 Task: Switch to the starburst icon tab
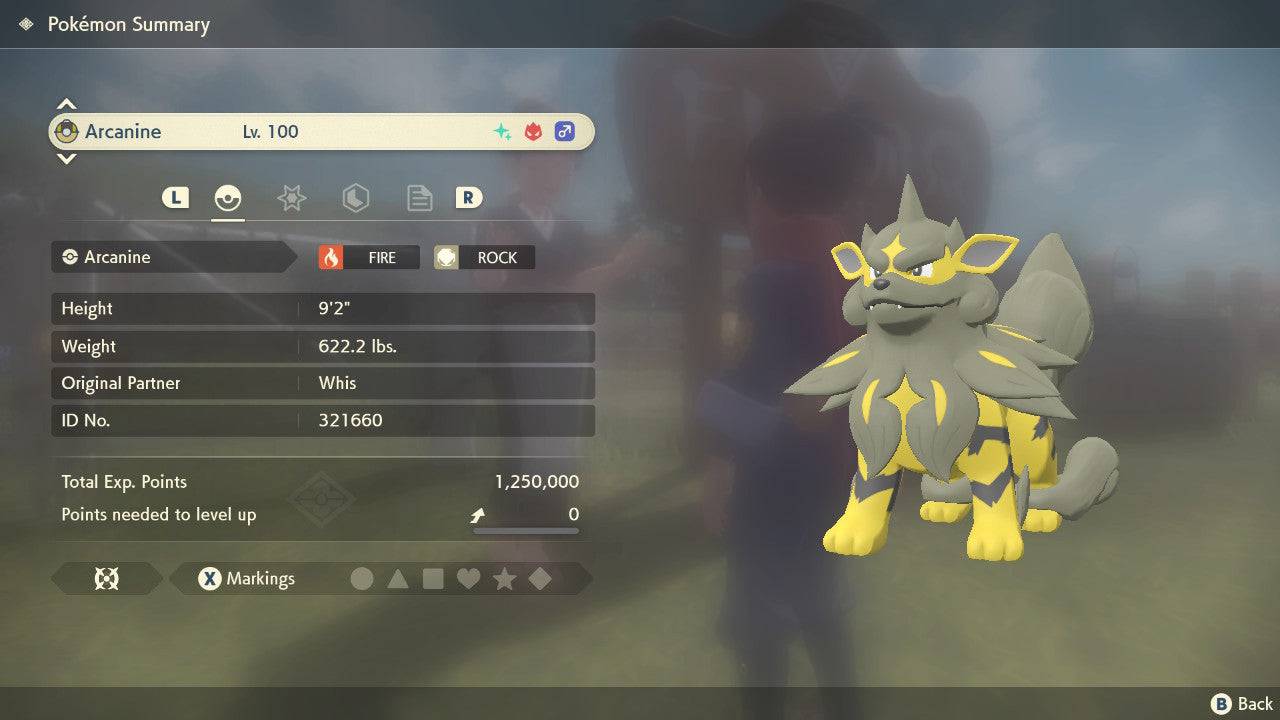[x=291, y=198]
